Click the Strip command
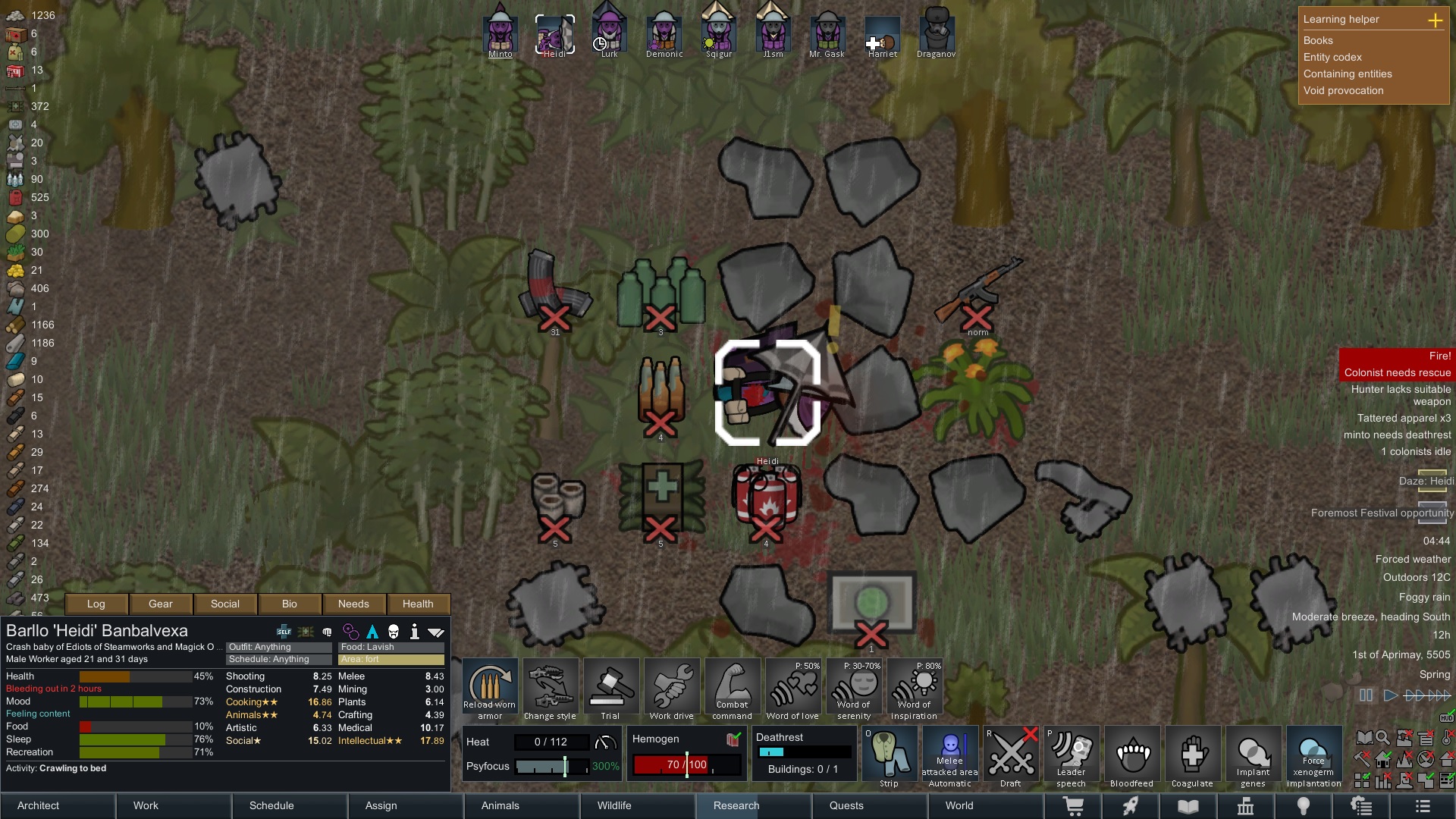Viewport: 1456px width, 819px height. (x=889, y=756)
